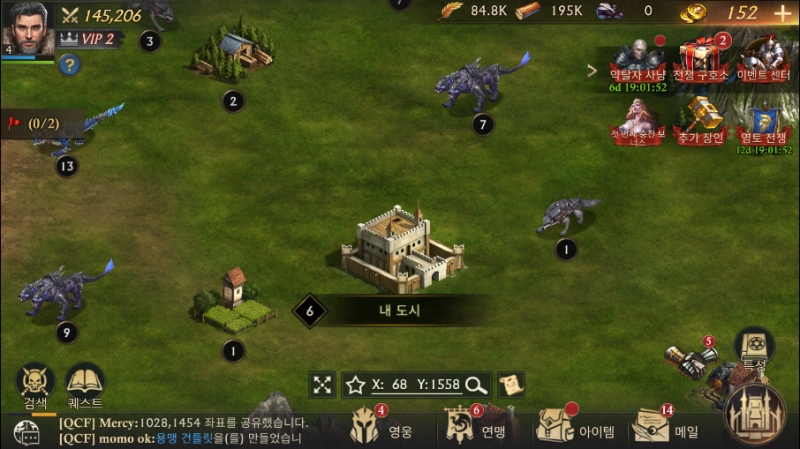Open the 영토 전쟁 banner event

[x=764, y=123]
